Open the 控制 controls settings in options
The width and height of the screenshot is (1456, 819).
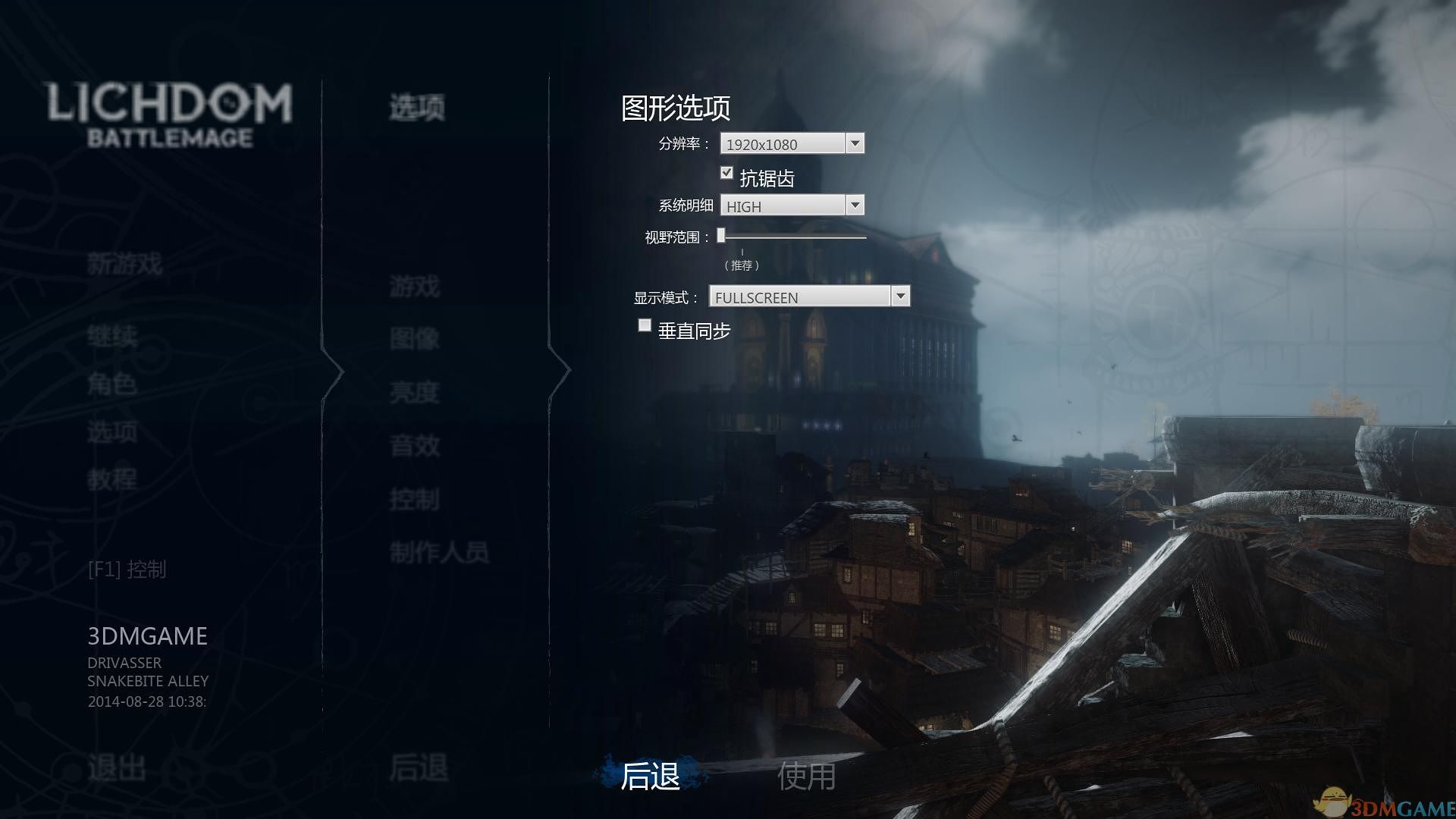click(x=415, y=500)
